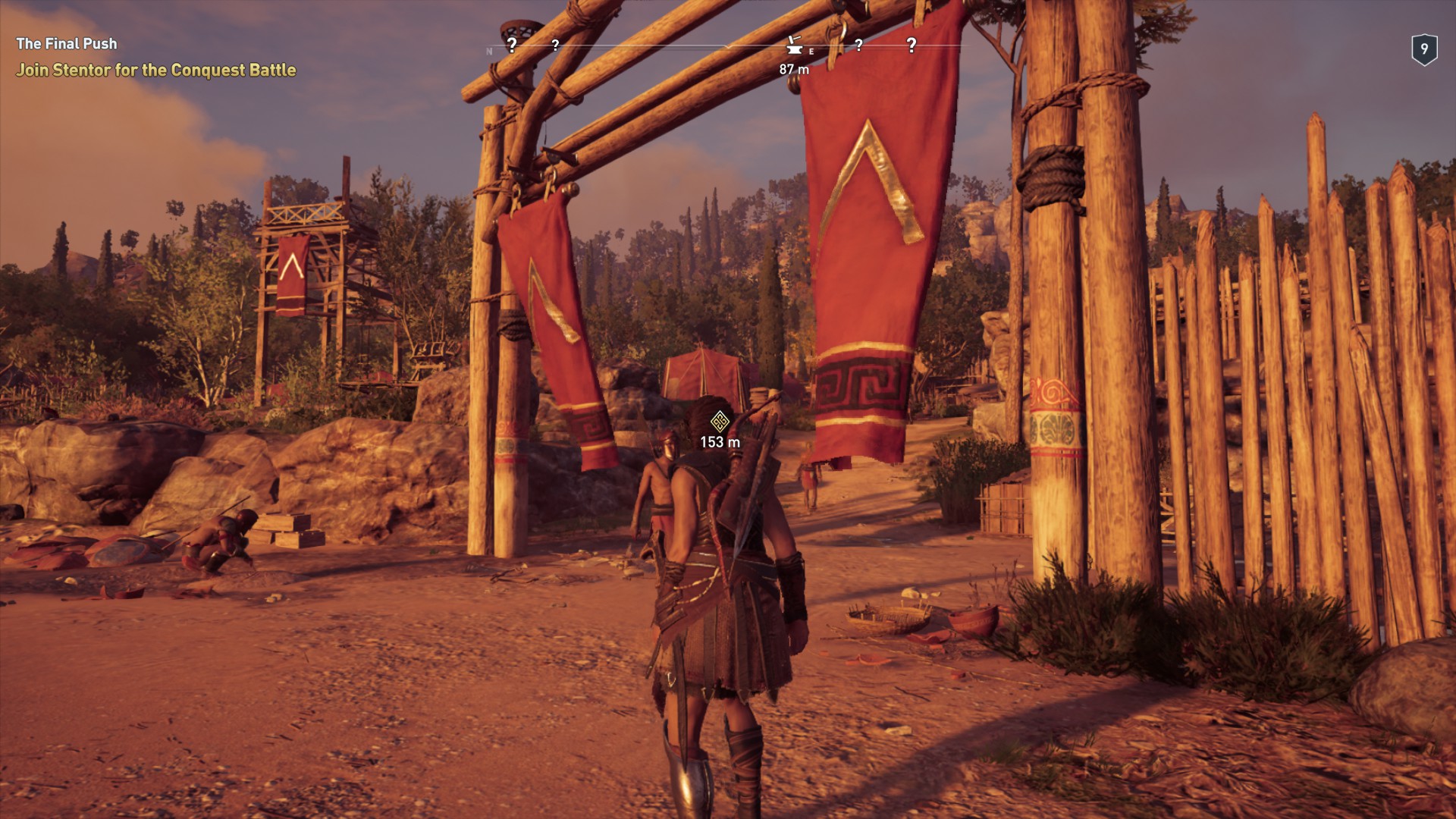Viewport: 1456px width, 819px height.
Task: Select the Final Push quest tracker
Action: click(x=67, y=44)
